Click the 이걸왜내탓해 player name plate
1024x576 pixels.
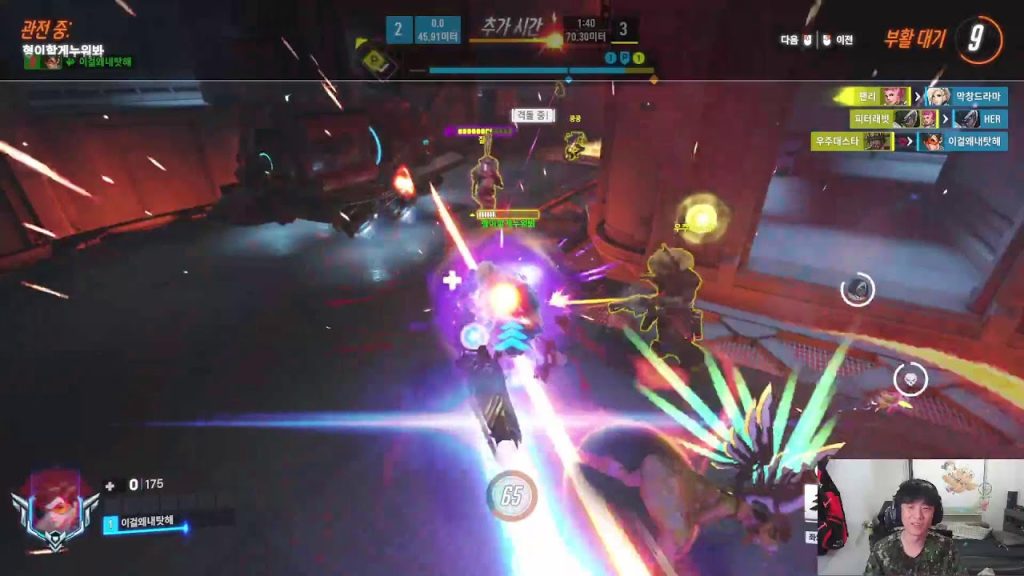click(x=145, y=523)
